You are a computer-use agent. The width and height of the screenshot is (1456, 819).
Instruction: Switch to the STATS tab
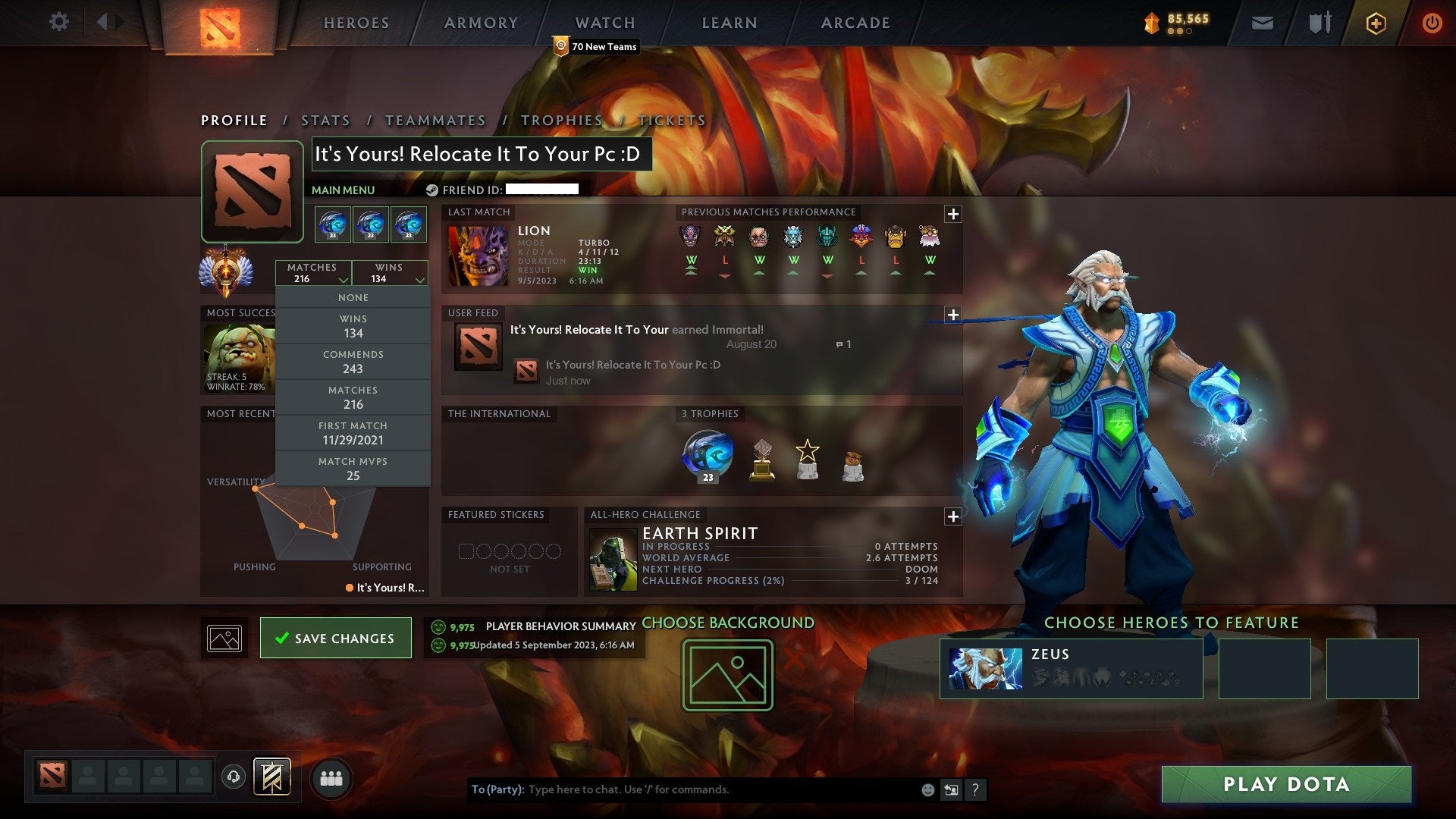click(325, 120)
